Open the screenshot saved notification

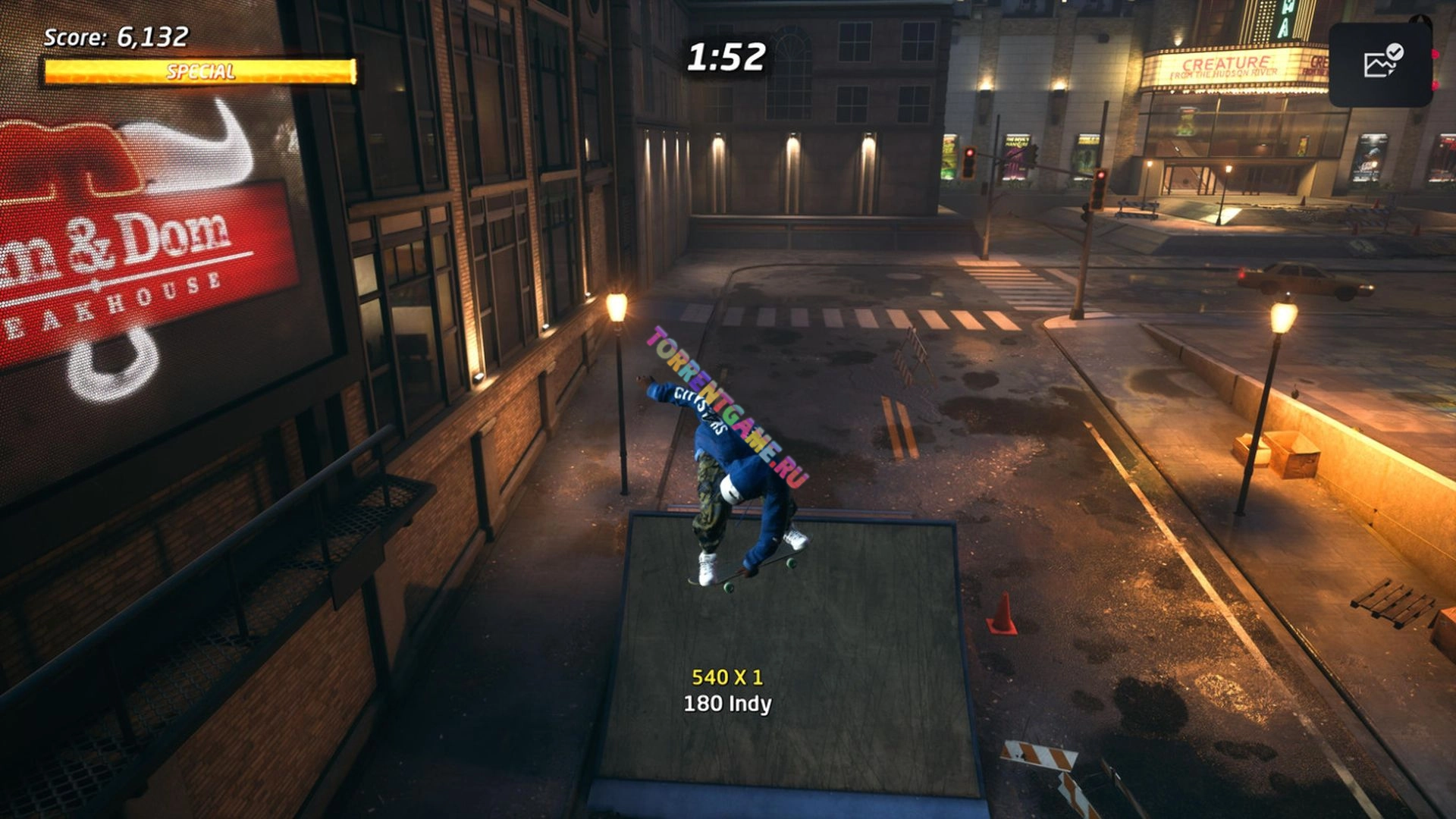pos(1381,64)
